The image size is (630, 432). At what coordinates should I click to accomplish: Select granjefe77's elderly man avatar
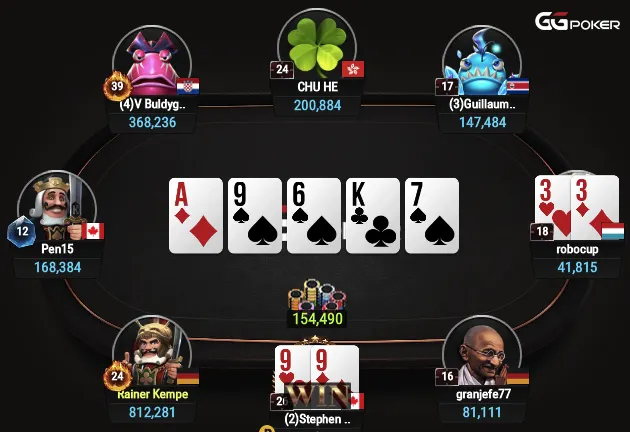coord(482,355)
